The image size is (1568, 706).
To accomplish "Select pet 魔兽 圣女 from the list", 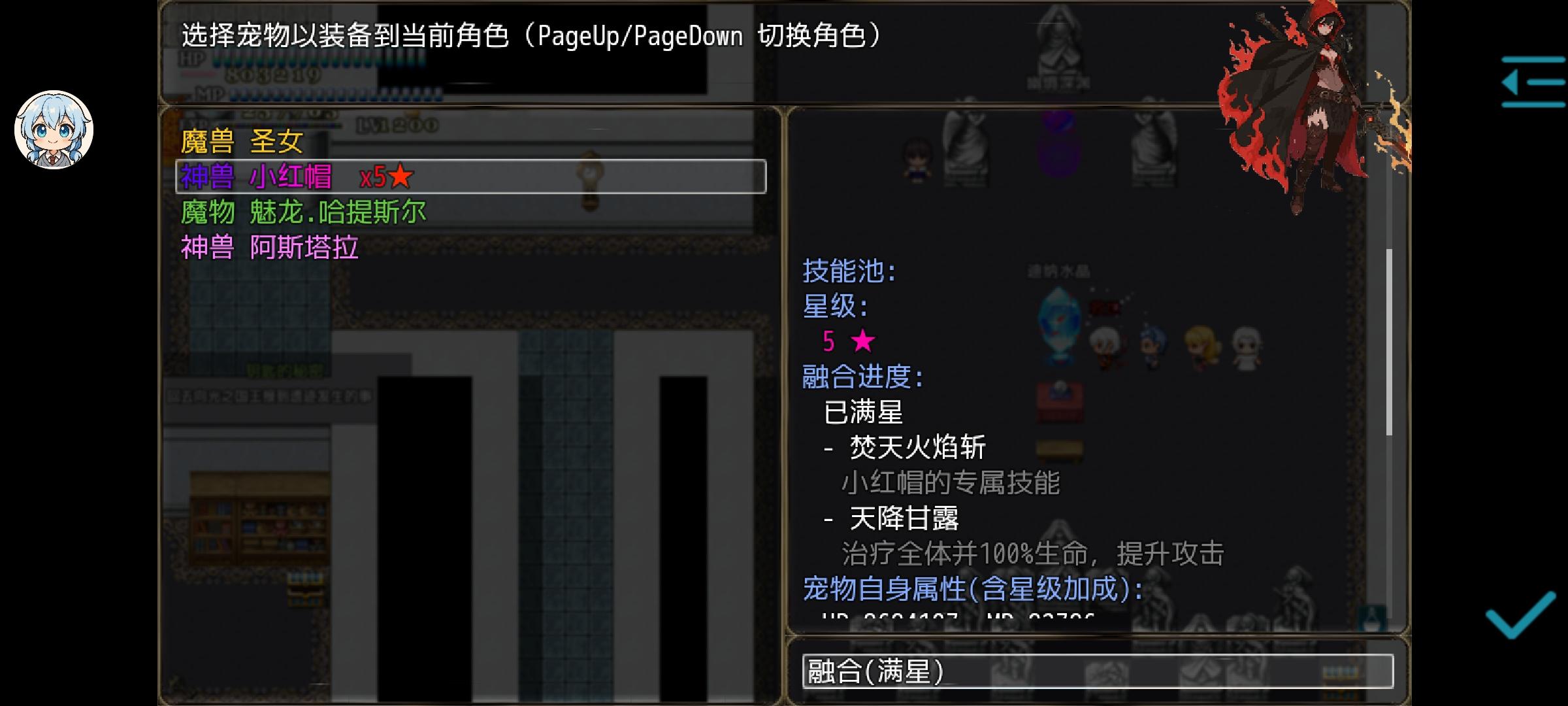I will [x=242, y=141].
